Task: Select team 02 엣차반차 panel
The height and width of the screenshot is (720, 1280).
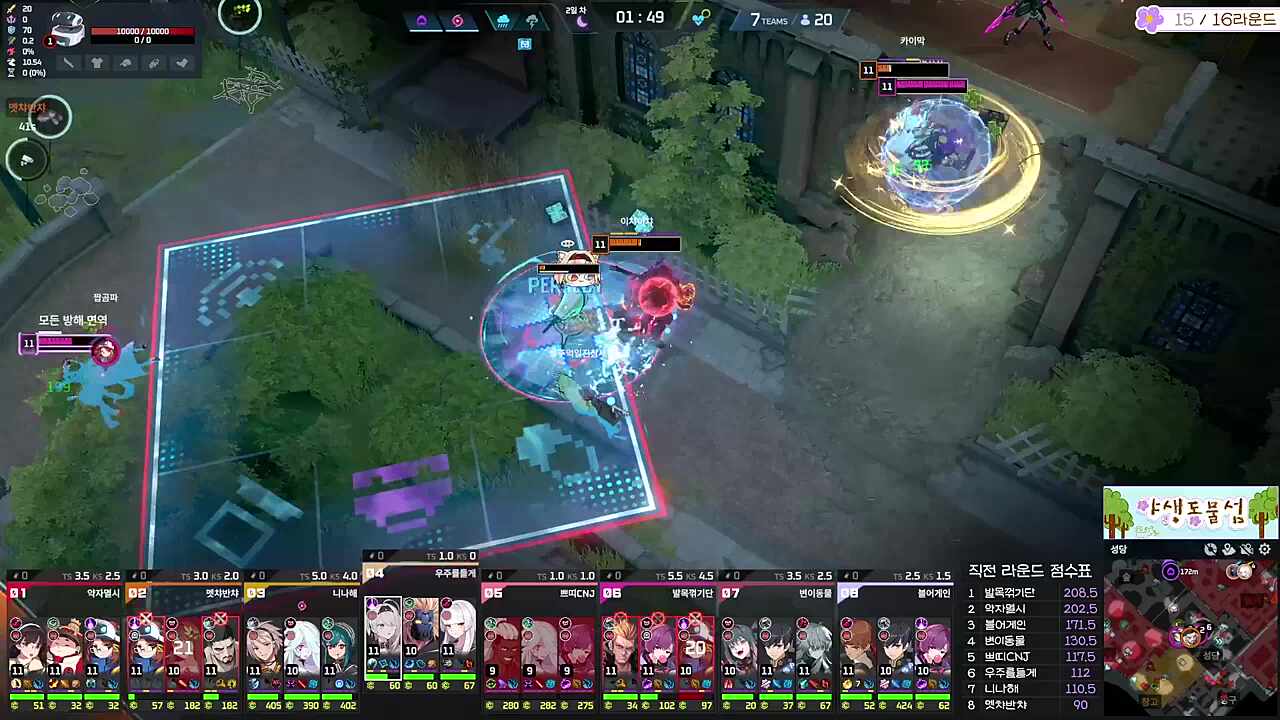Action: coord(183,635)
